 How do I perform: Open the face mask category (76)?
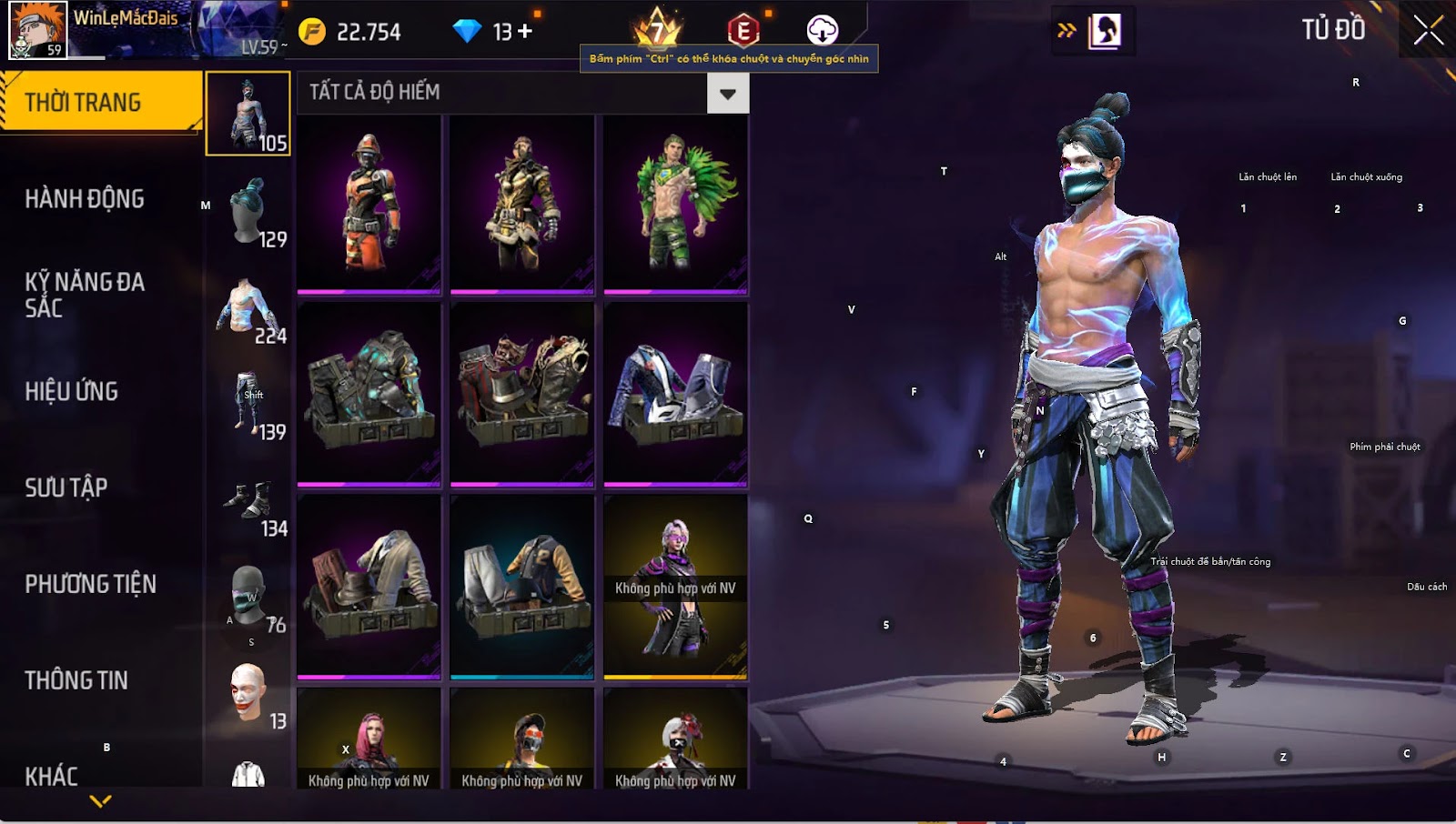pyautogui.click(x=248, y=598)
